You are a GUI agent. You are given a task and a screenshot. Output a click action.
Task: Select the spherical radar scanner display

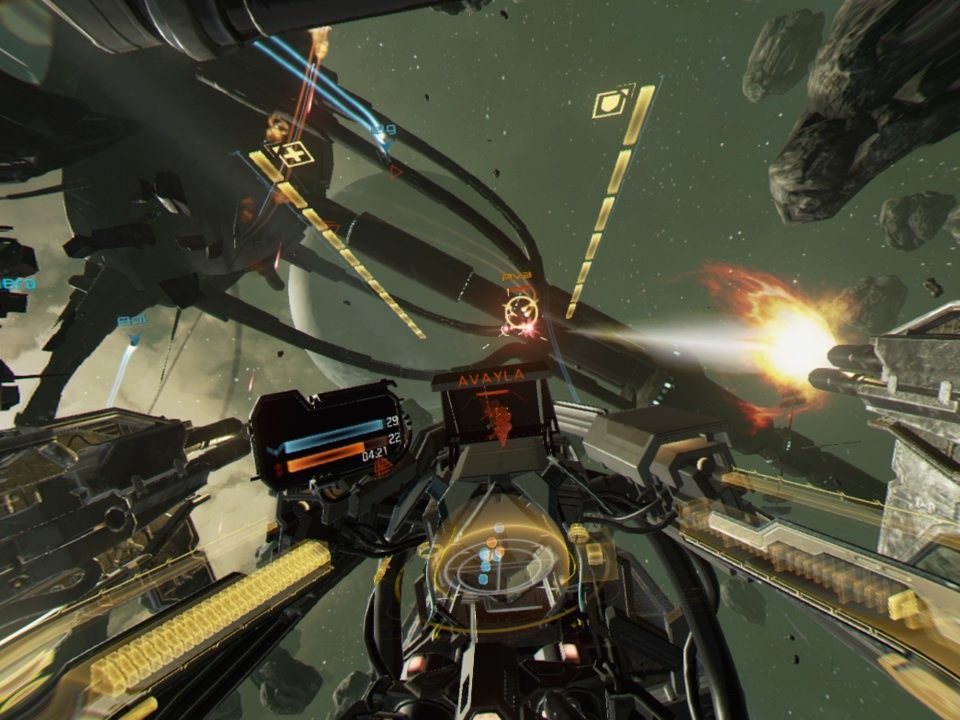(495, 556)
